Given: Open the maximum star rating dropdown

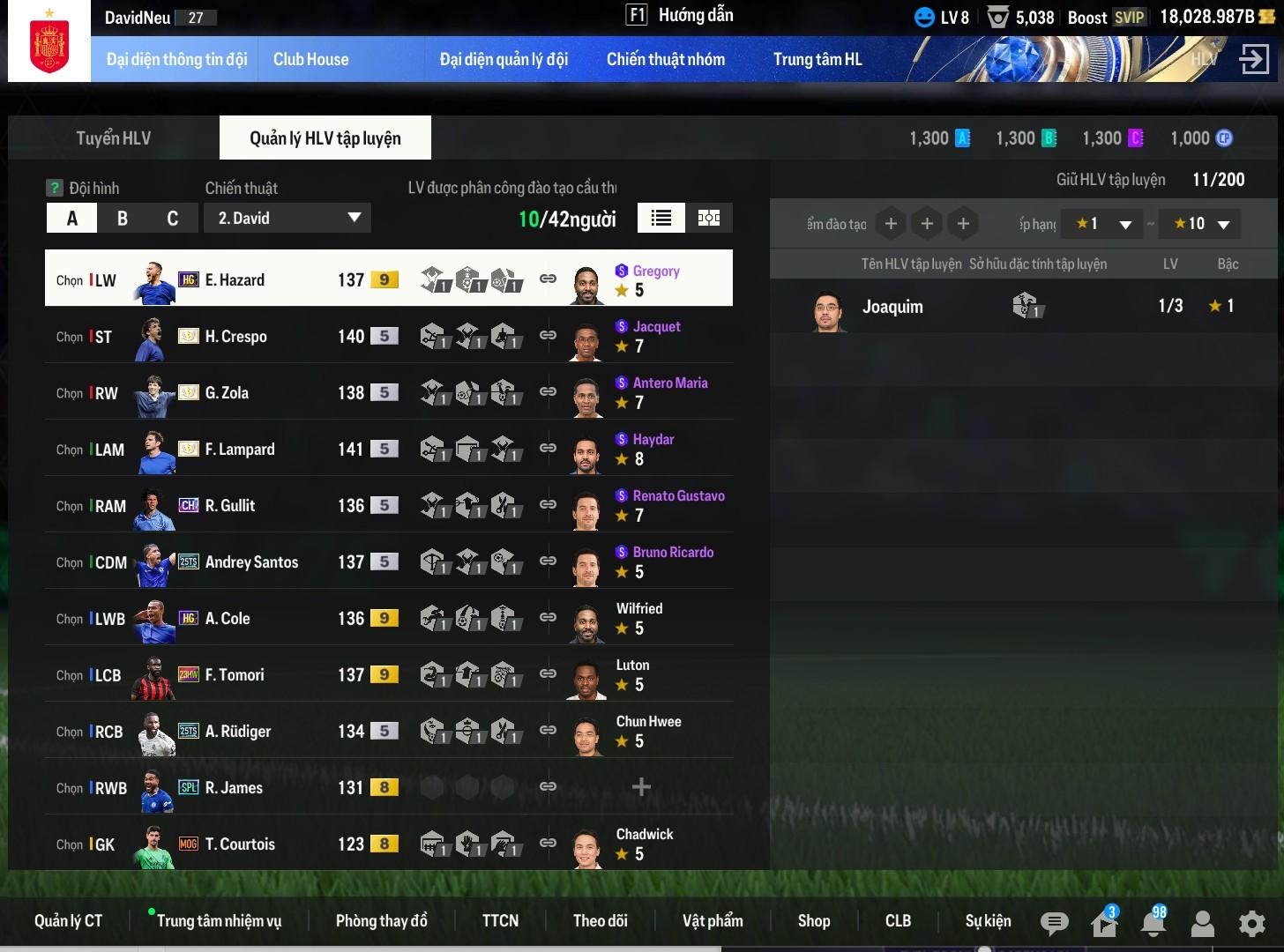Looking at the screenshot, I should (1200, 224).
